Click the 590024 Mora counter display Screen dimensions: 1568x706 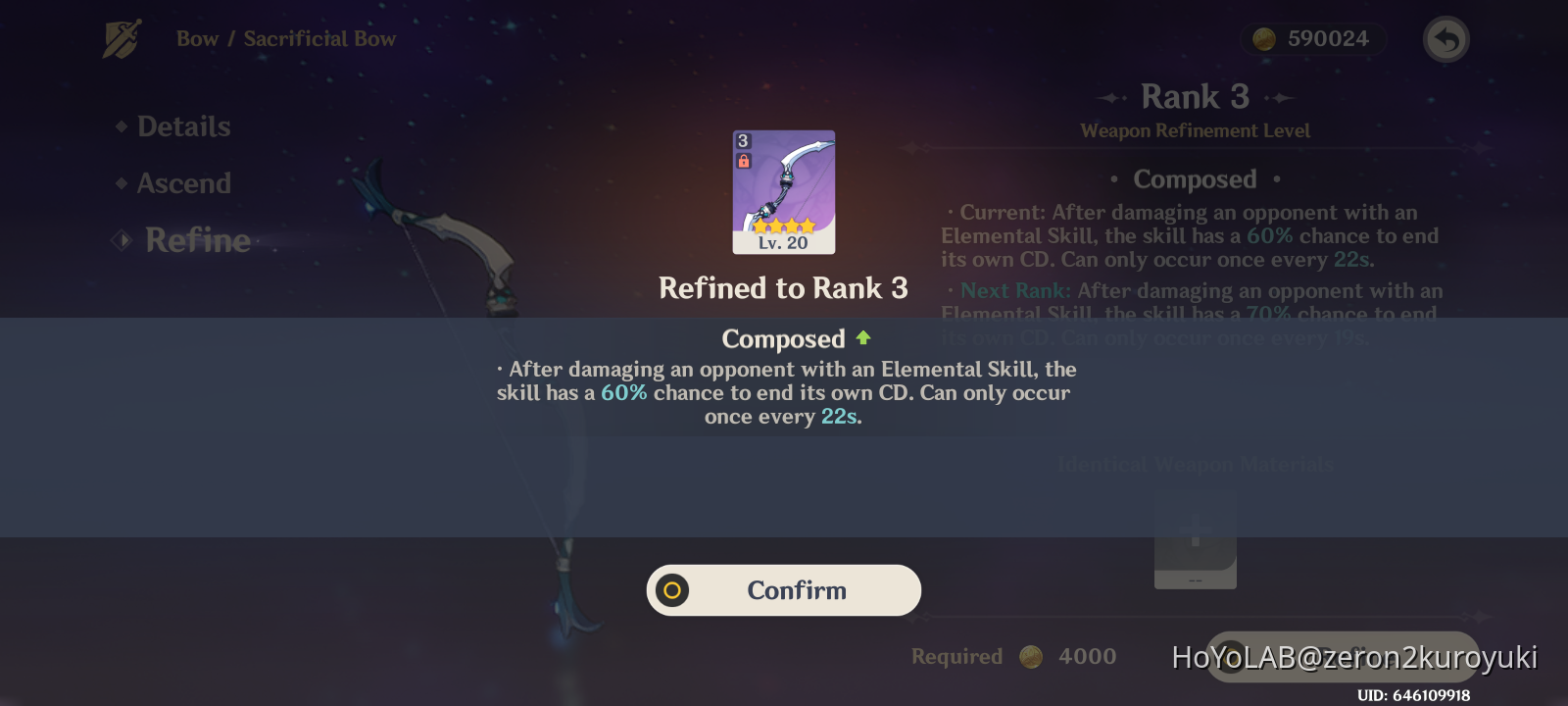[x=1312, y=38]
